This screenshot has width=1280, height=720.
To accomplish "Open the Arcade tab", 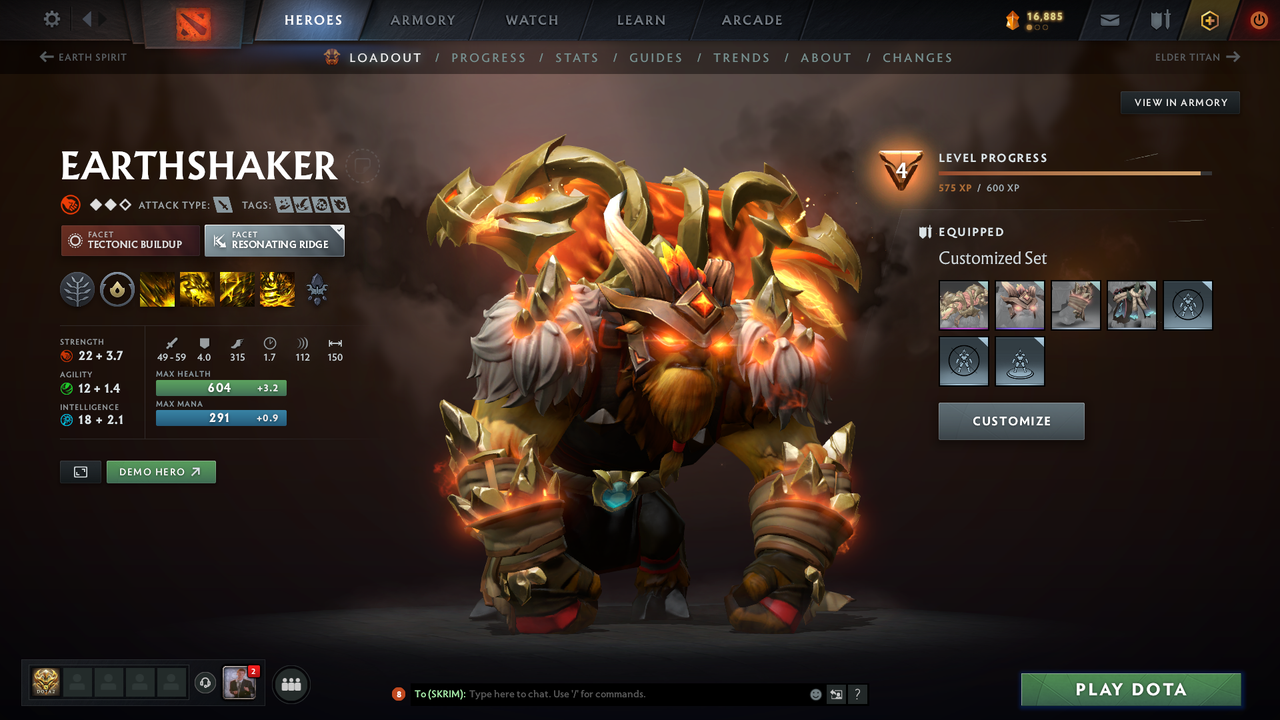I will (752, 20).
